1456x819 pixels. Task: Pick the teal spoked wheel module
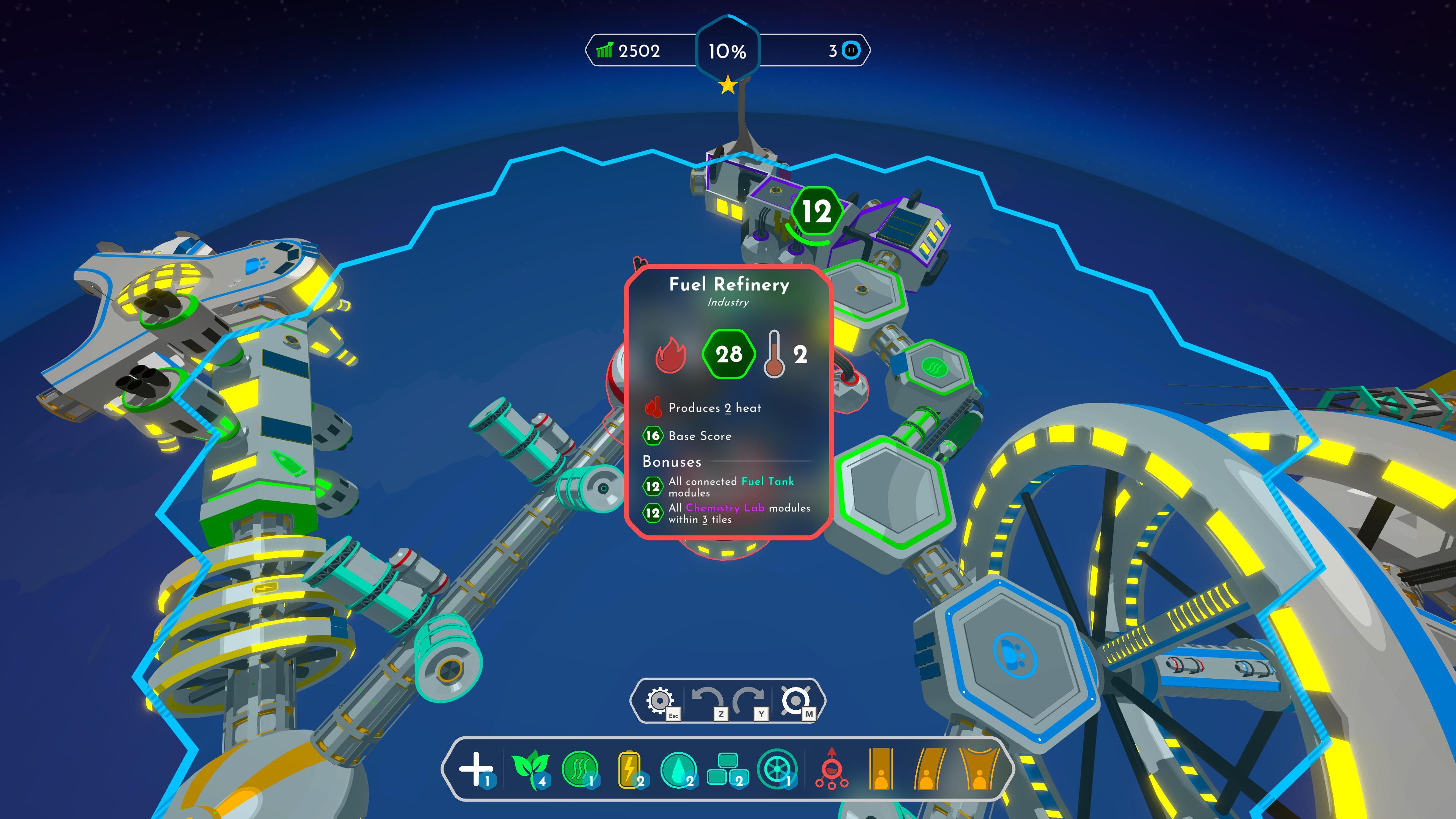pyautogui.click(x=777, y=769)
